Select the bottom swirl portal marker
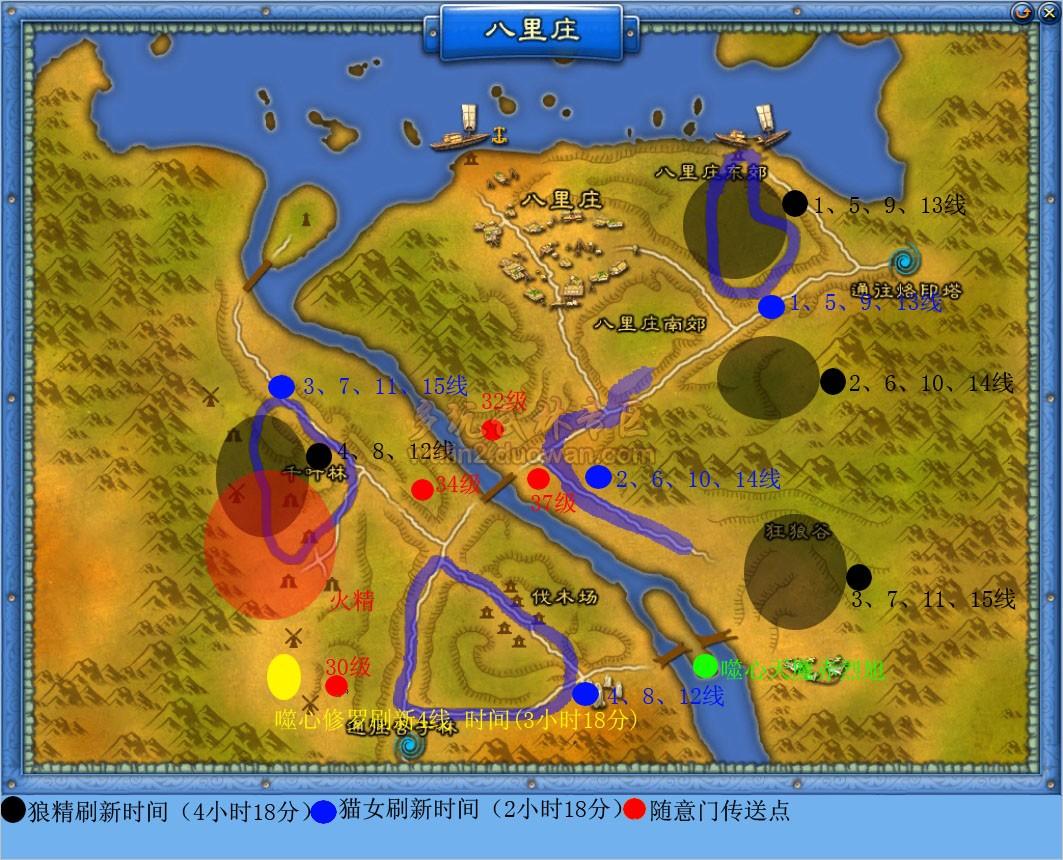The width and height of the screenshot is (1063, 860). click(409, 745)
